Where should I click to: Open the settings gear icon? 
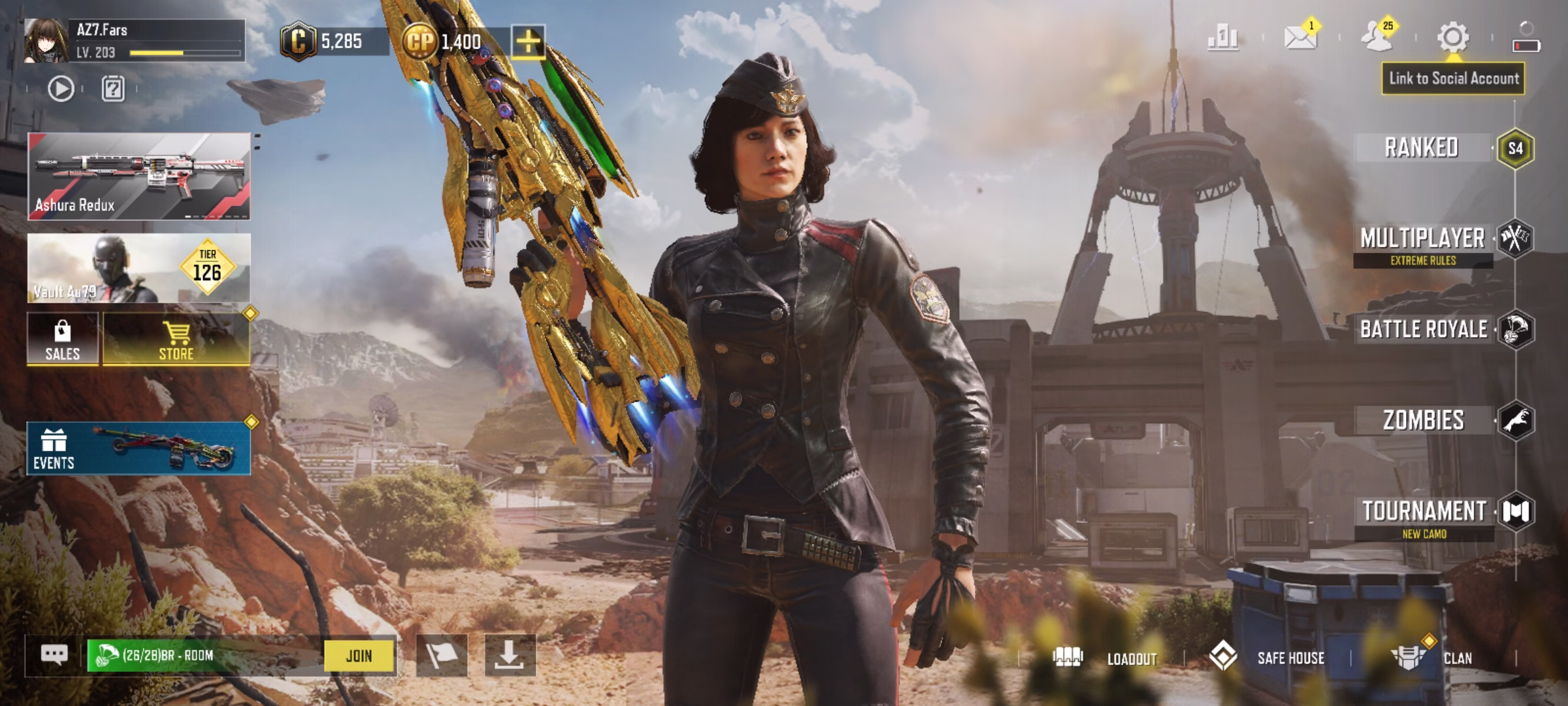(1453, 37)
